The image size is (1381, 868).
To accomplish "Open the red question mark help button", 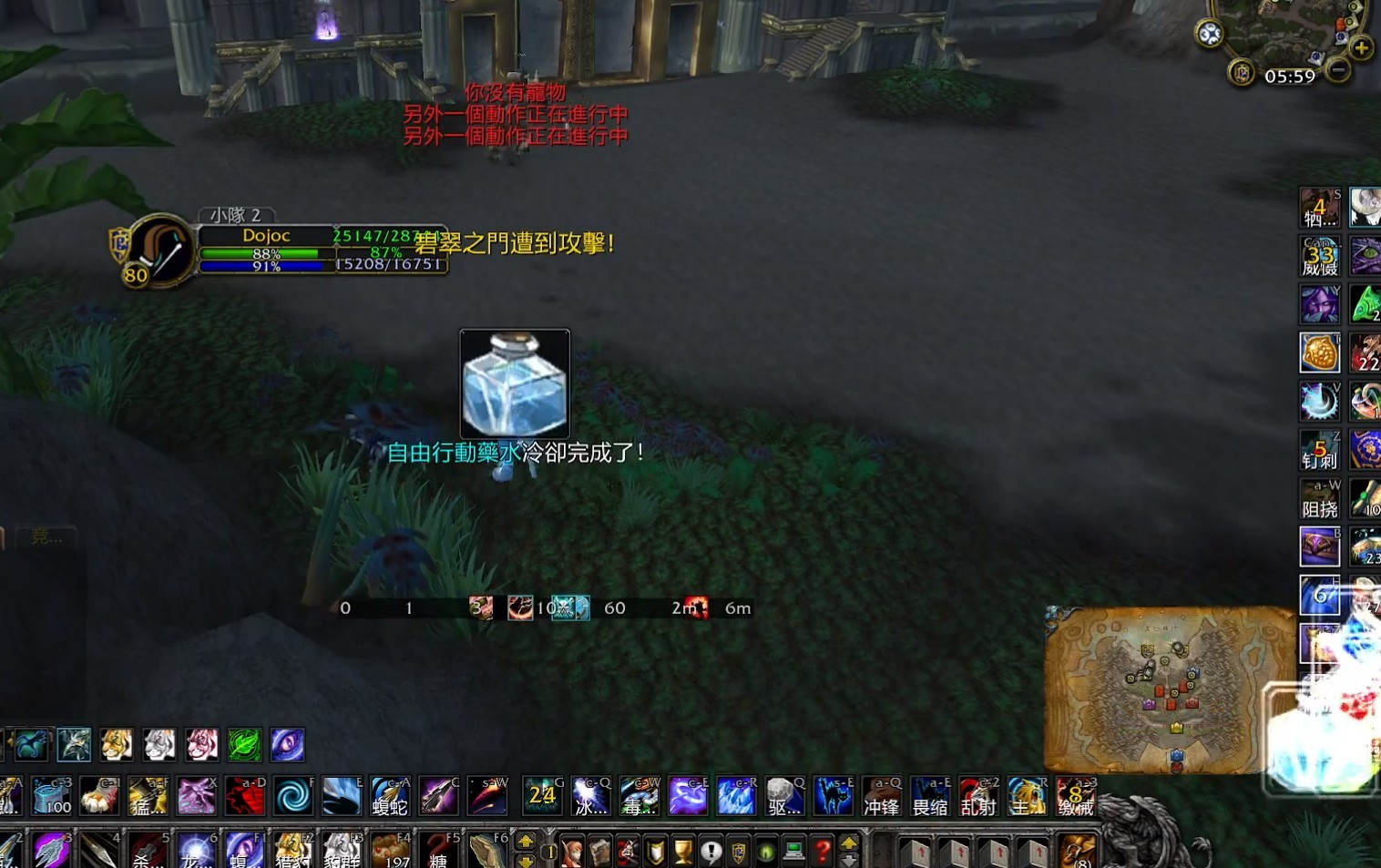I will coord(823,852).
